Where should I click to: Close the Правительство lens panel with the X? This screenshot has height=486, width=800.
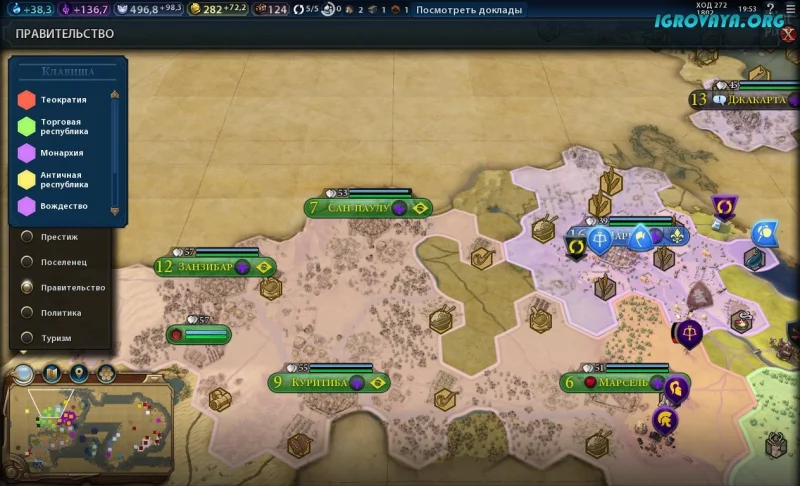788,33
